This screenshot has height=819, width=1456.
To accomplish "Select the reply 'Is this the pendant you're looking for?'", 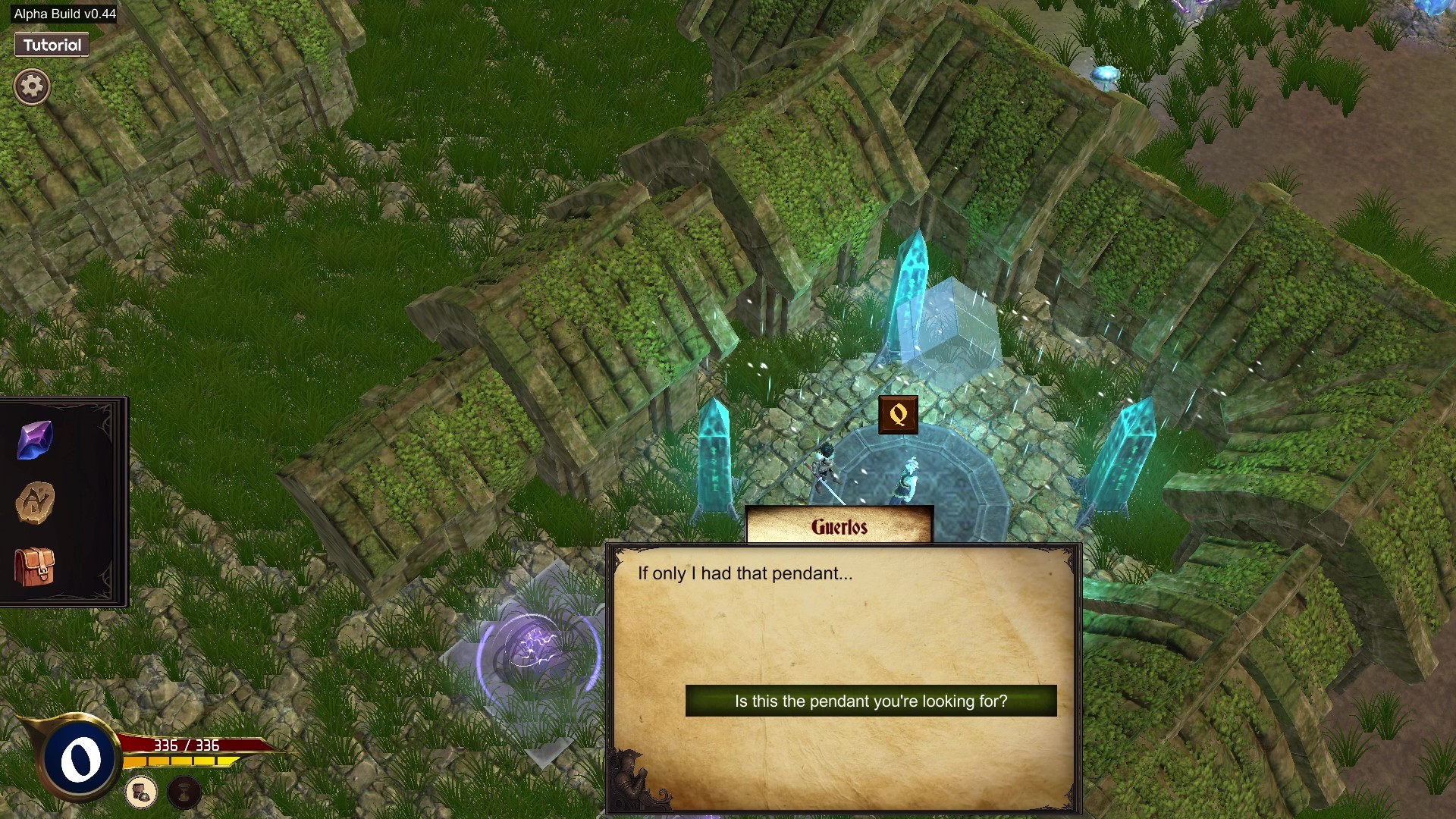I will [x=870, y=701].
